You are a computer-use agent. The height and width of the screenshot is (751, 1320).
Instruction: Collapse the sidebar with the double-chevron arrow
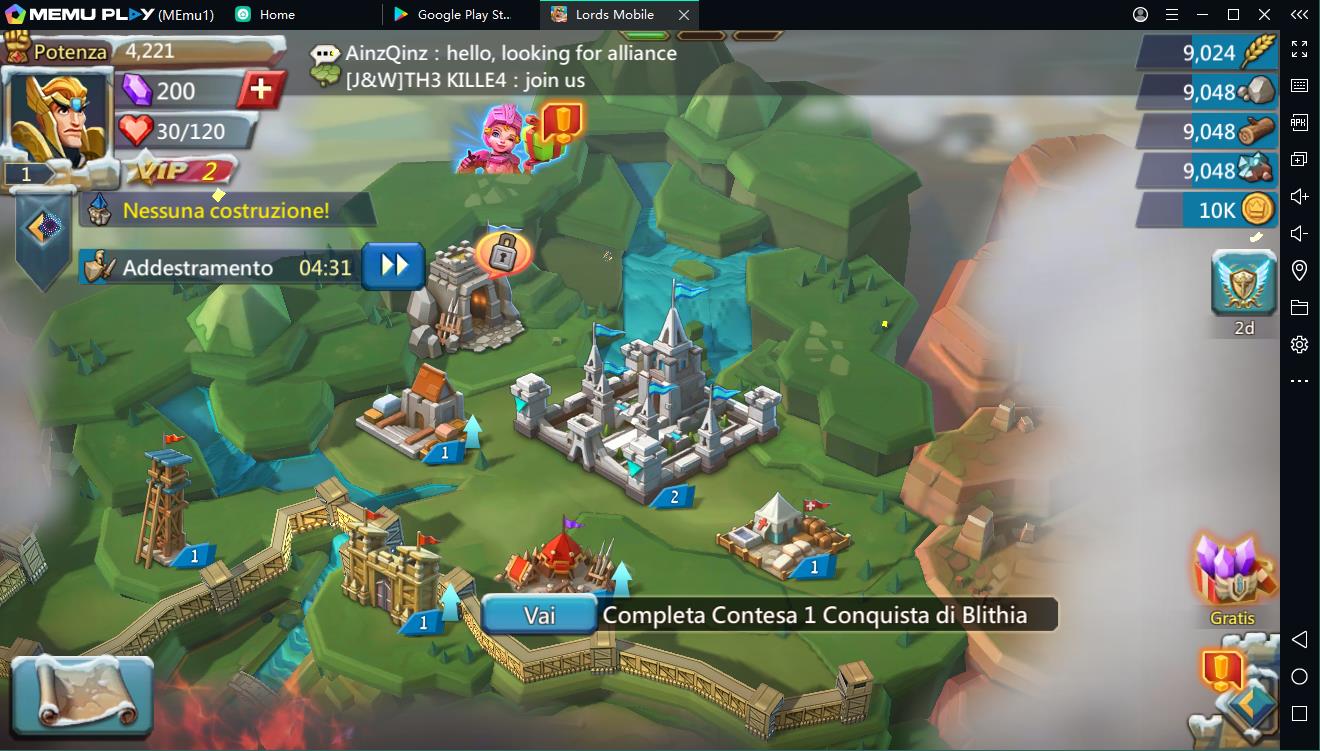pyautogui.click(x=1300, y=16)
